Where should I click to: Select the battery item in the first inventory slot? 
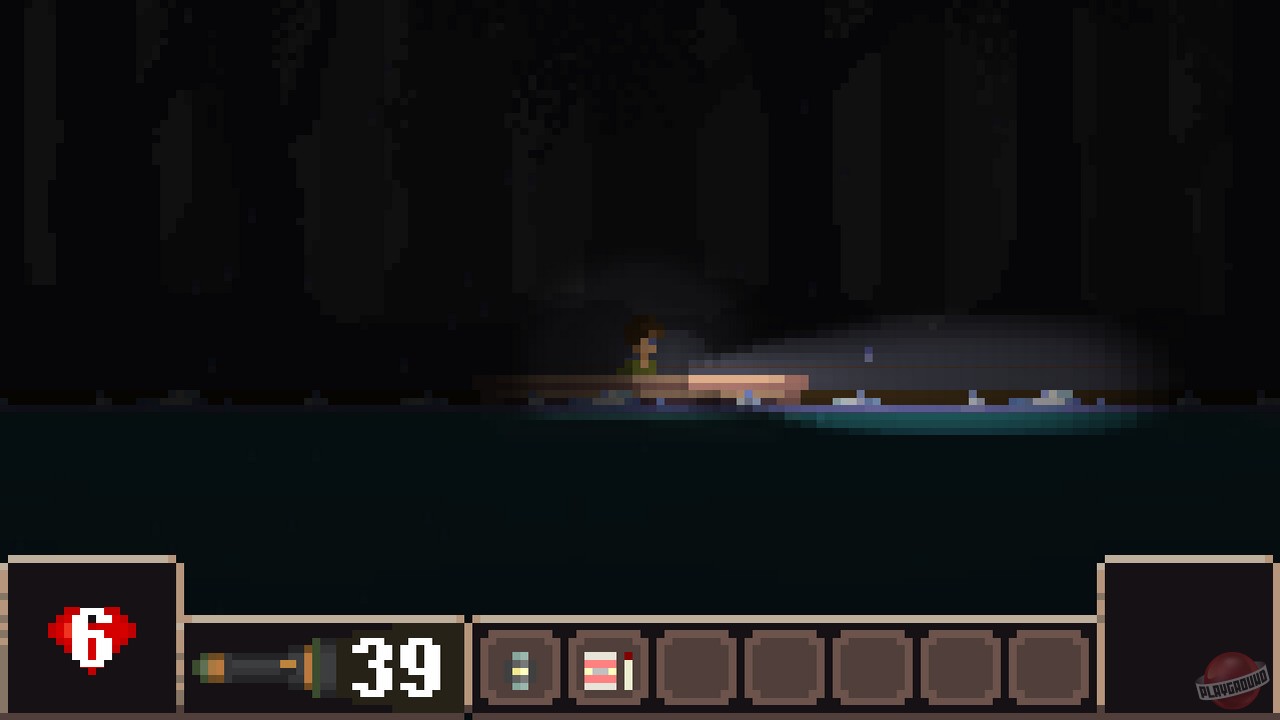518,670
